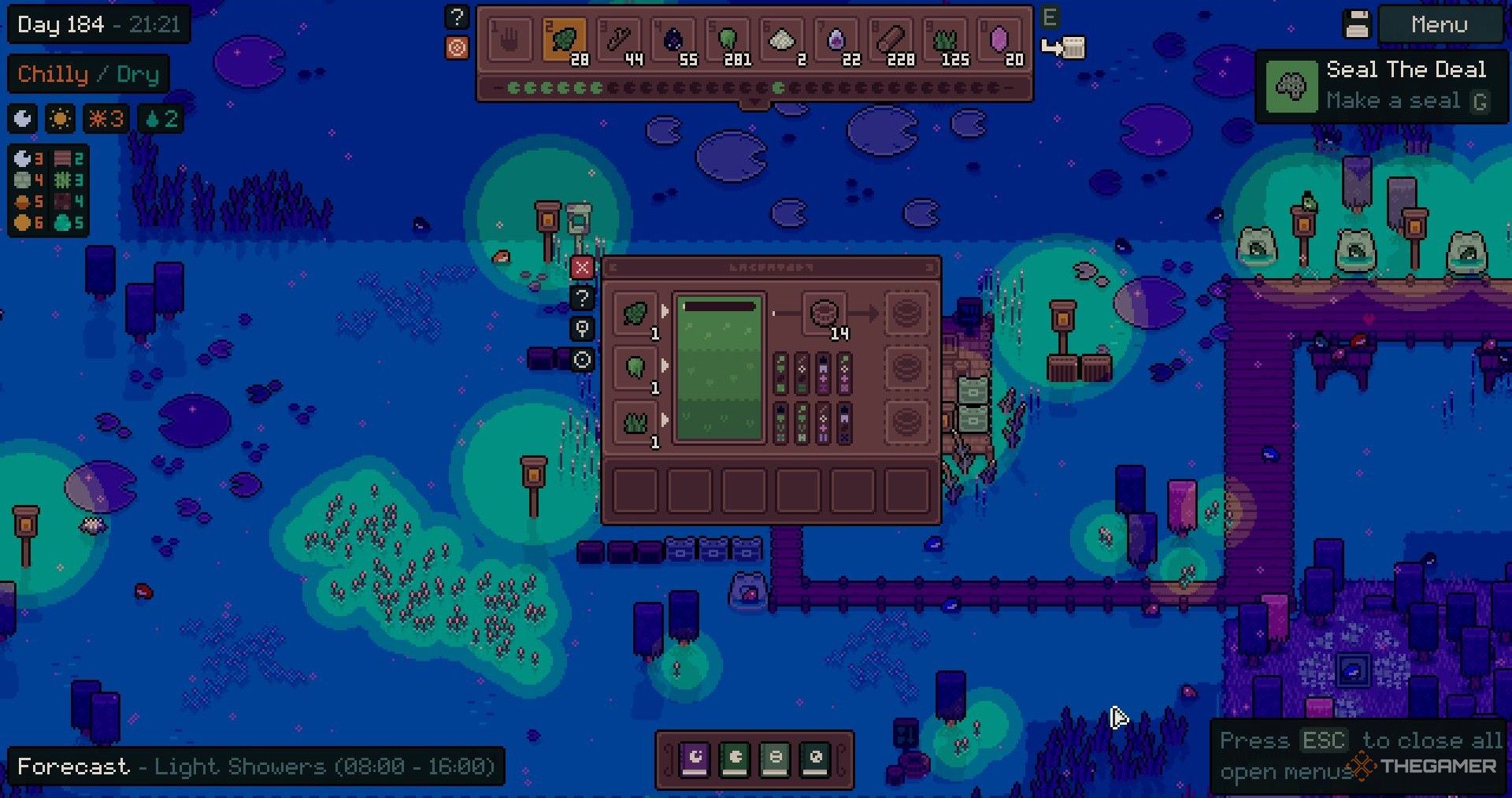Choose the wooden log slot with 228
The image size is (1512, 798).
pos(891,41)
